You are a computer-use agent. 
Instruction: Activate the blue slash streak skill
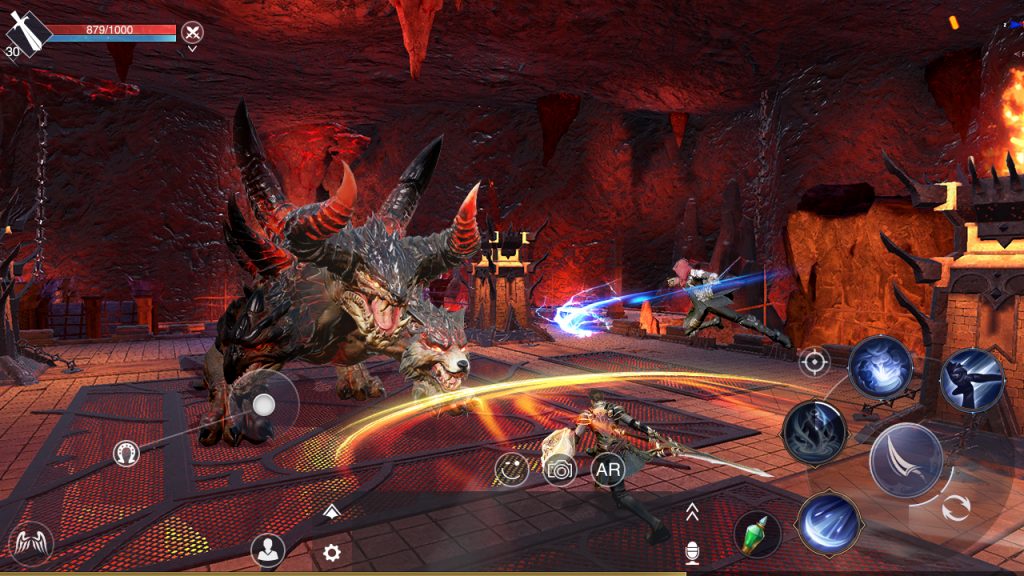(x=829, y=523)
